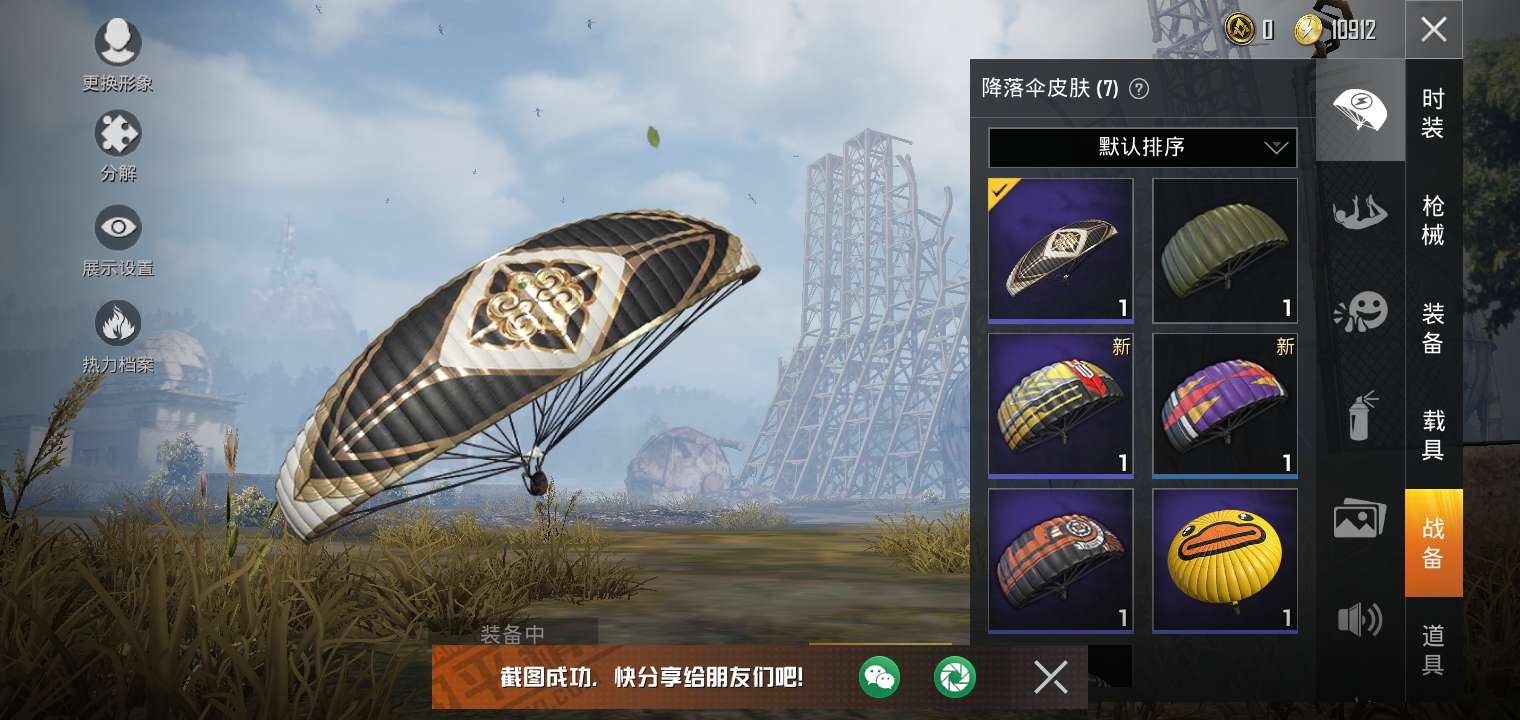Image resolution: width=1520 pixels, height=720 pixels.
Task: Select the equipped black and gold parachute skin
Action: click(1060, 250)
